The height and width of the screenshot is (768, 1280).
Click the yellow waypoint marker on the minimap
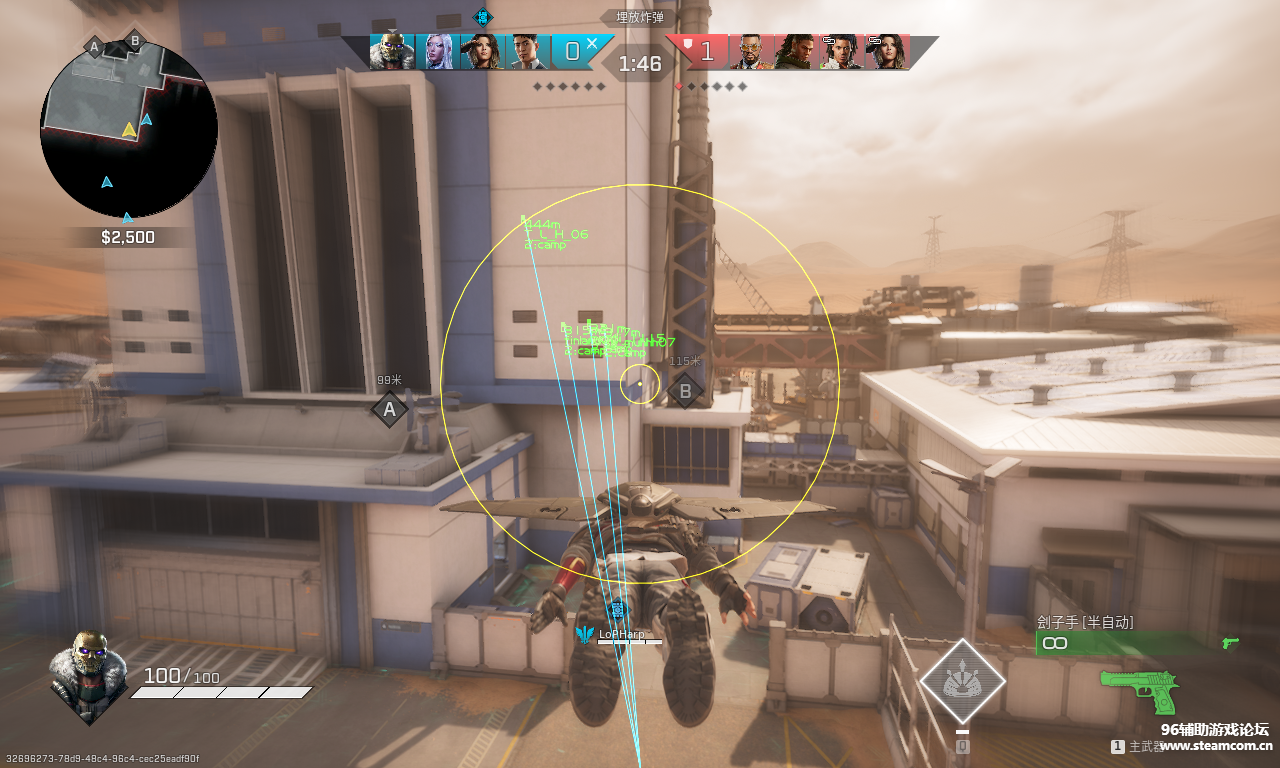pos(127,130)
